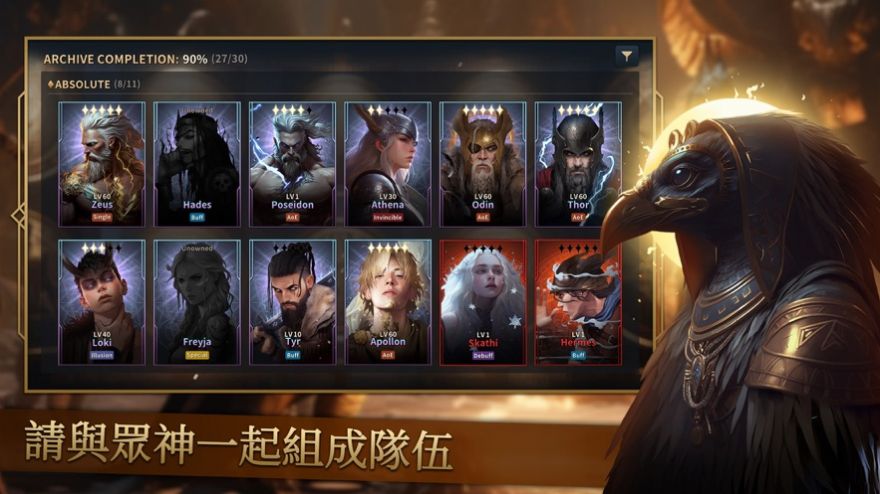The width and height of the screenshot is (880, 494).
Task: Open Poseidon's hero card
Action: (292, 163)
